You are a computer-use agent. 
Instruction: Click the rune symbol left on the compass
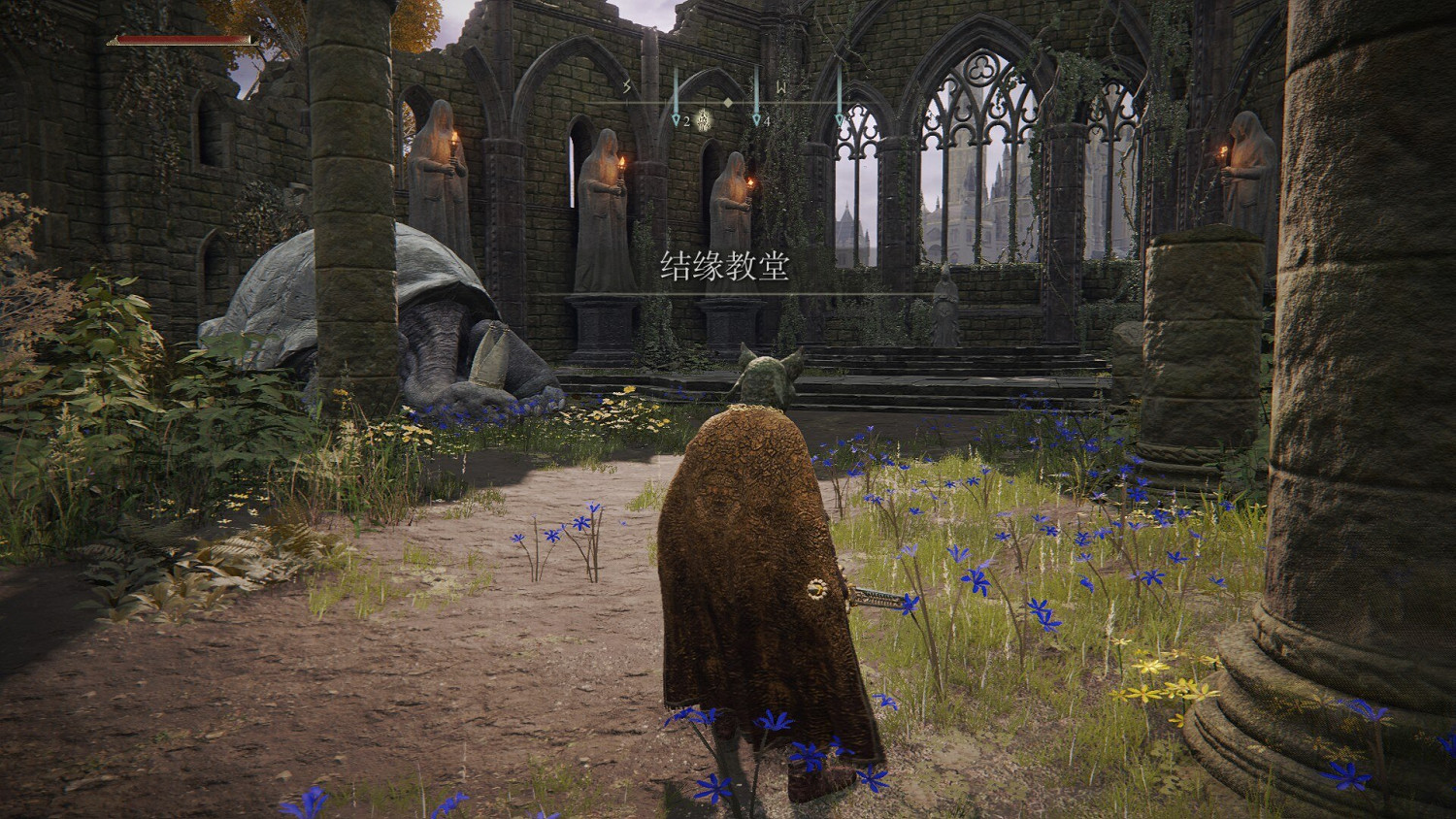[x=626, y=85]
